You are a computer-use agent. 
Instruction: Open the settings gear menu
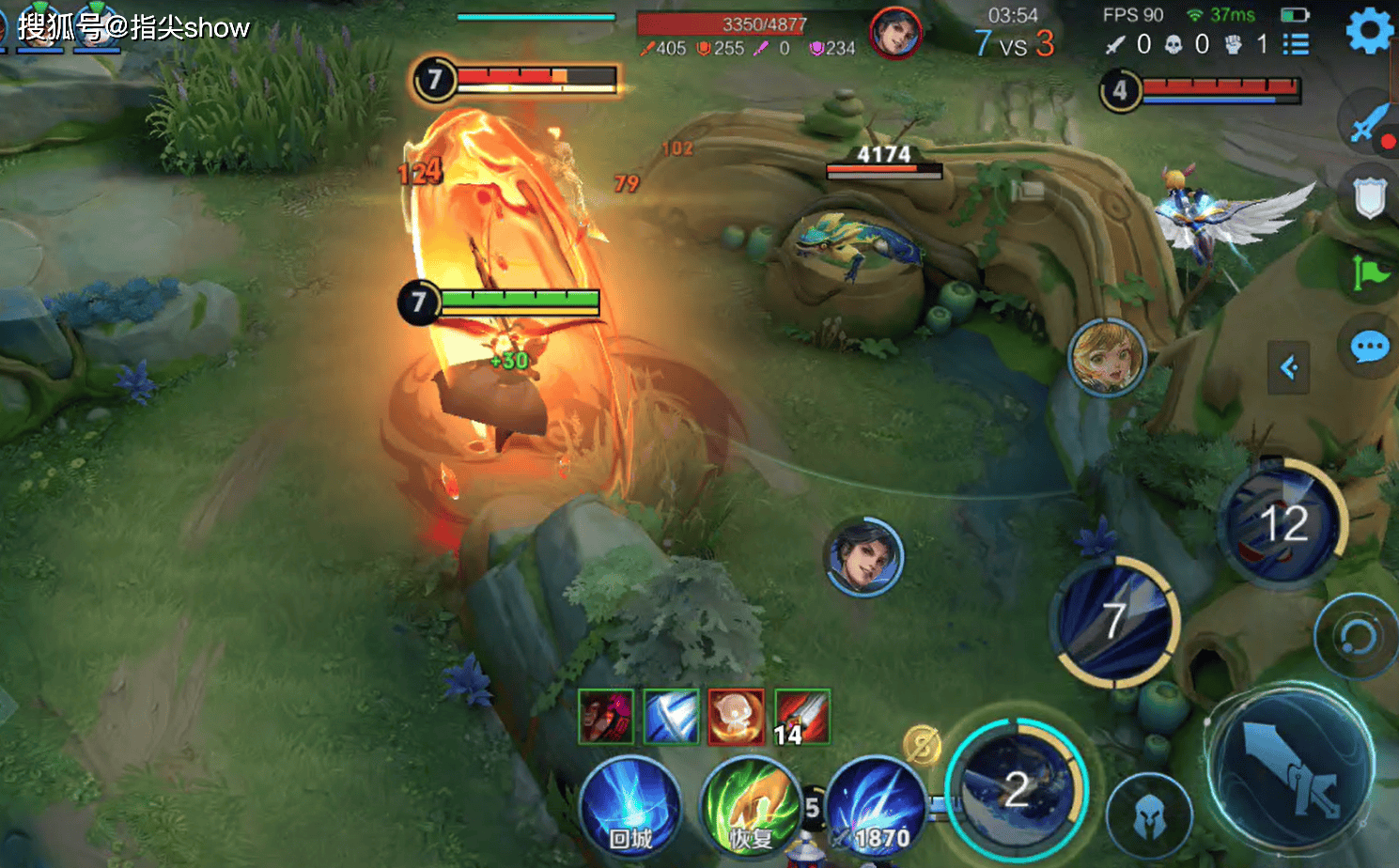tap(1369, 31)
